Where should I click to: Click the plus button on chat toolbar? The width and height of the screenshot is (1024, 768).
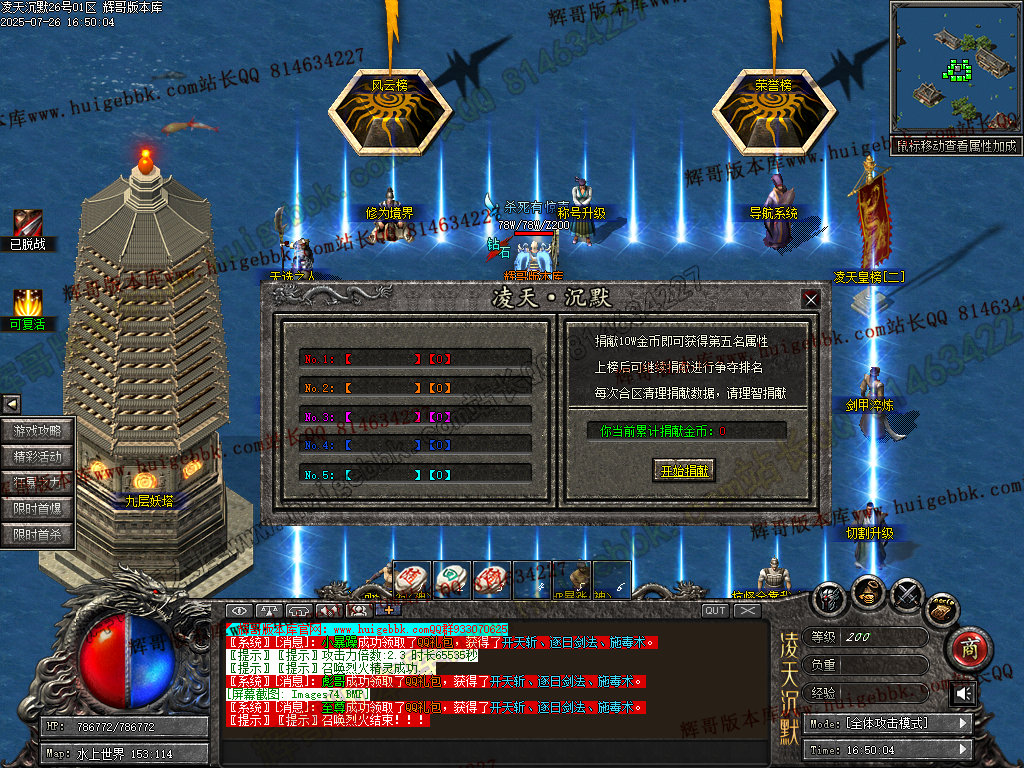point(388,610)
